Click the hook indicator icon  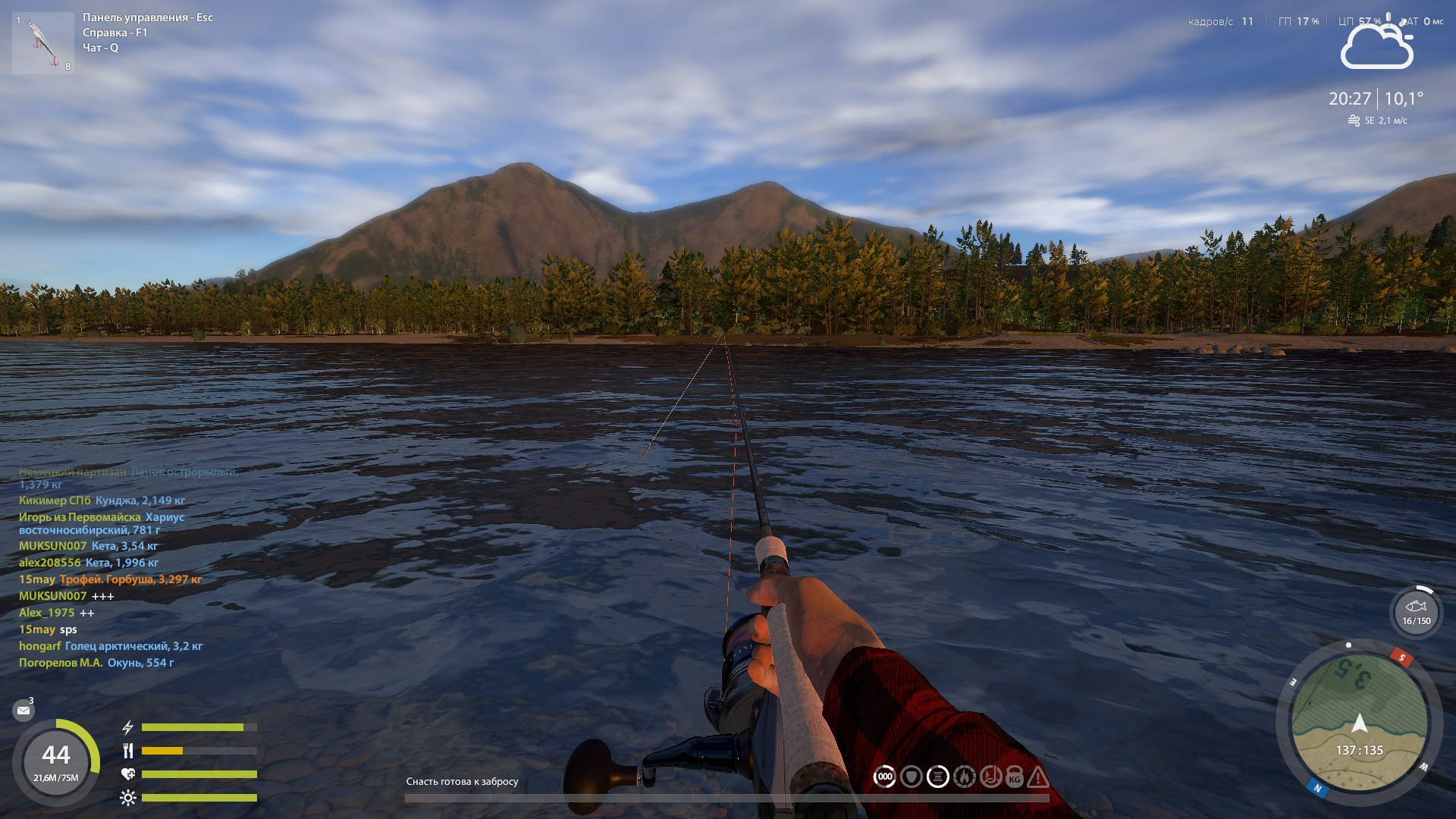tap(990, 777)
